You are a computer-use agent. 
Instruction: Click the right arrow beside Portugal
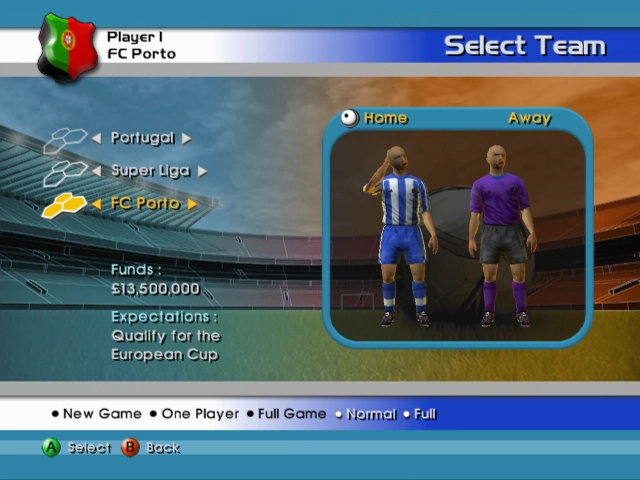187,139
